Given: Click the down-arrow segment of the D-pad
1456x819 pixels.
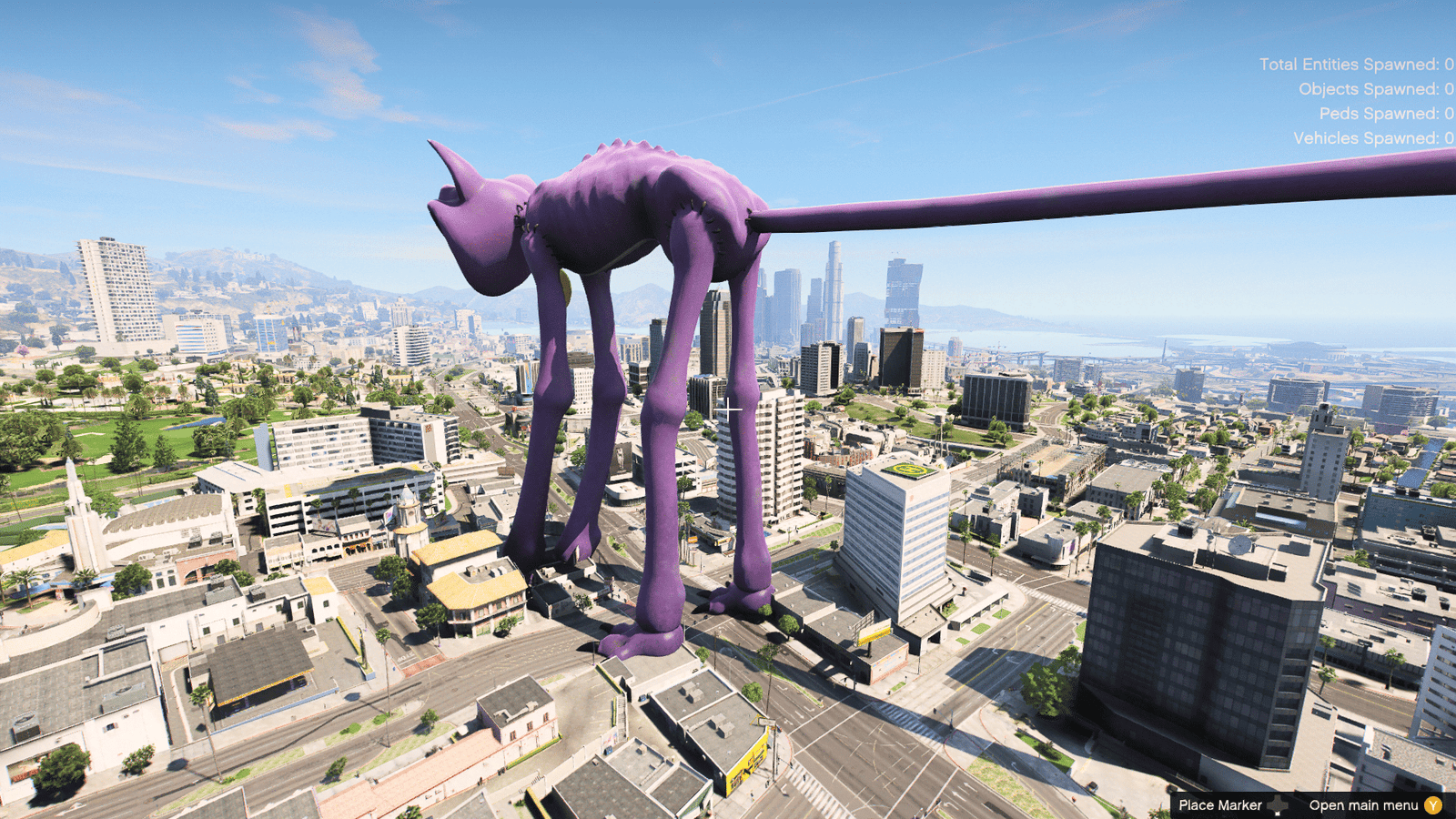Looking at the screenshot, I should [x=1277, y=811].
